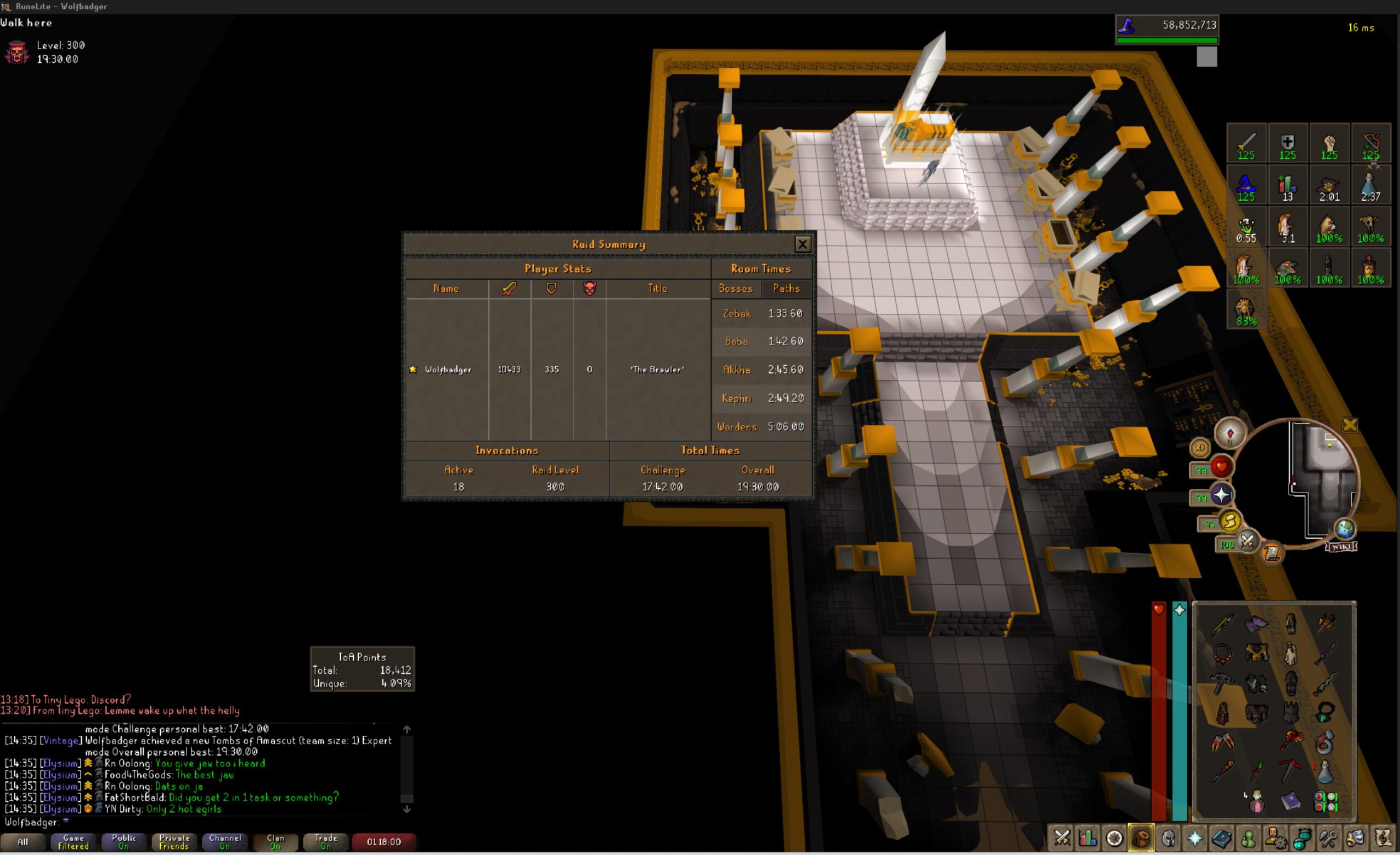Open the Game chat filter tab
1400x855 pixels.
(x=73, y=842)
